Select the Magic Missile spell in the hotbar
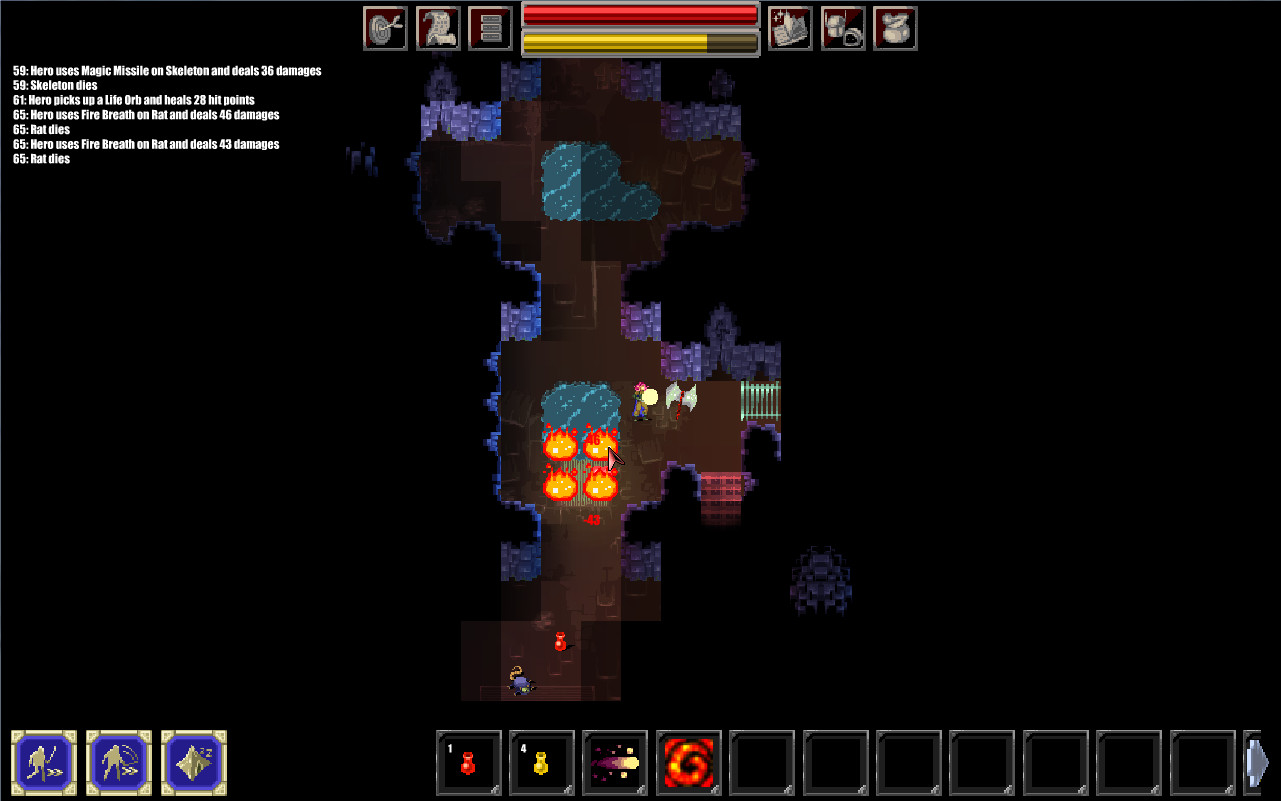 614,762
